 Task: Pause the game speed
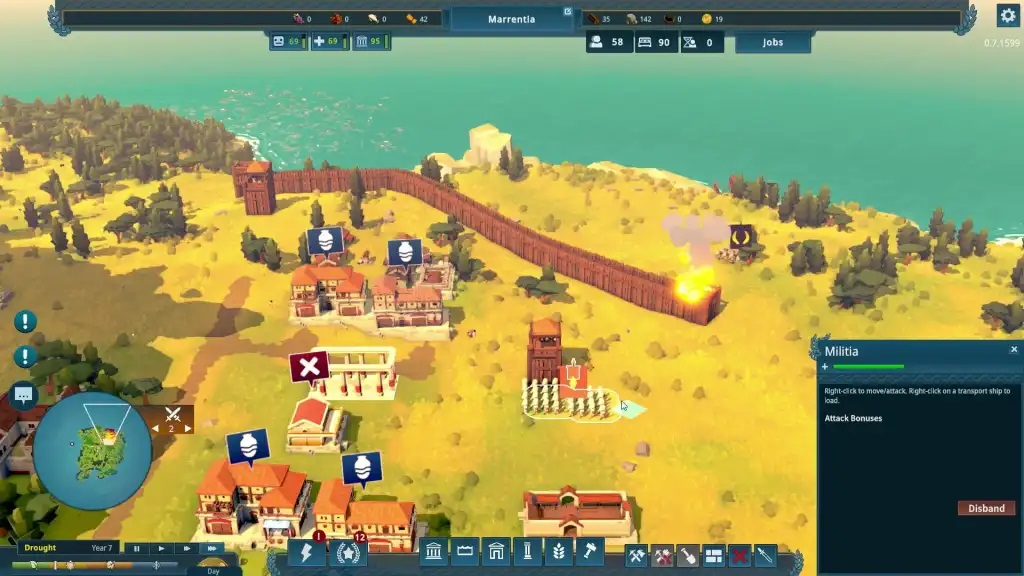coord(137,548)
